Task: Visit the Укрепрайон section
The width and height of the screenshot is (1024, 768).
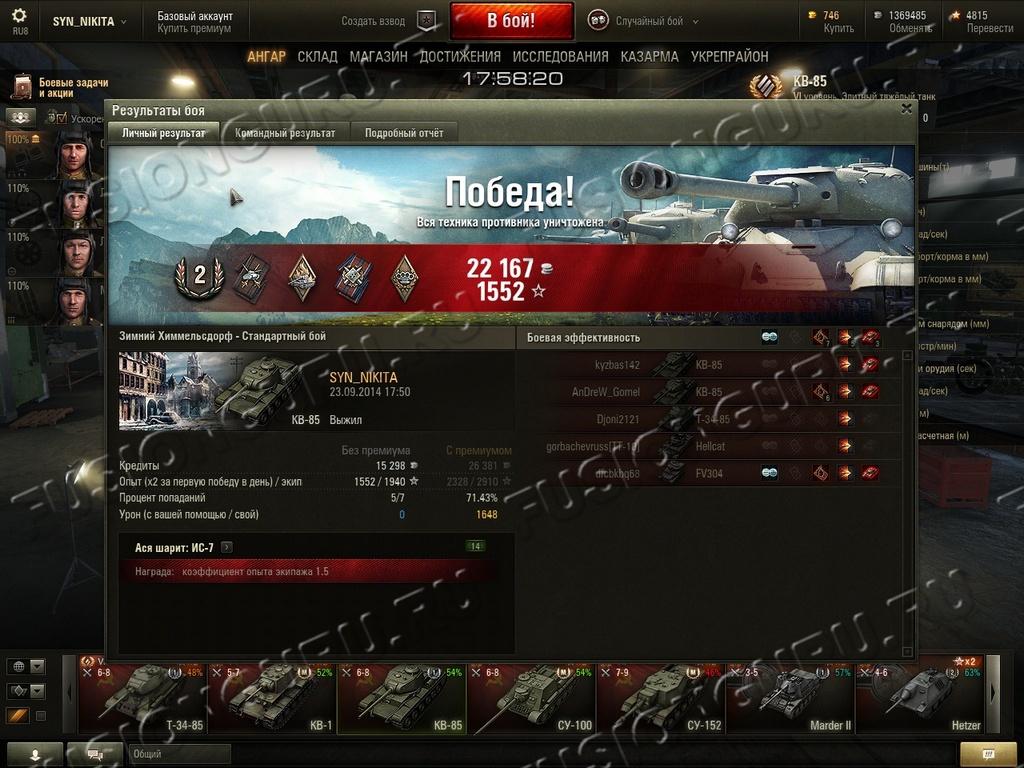Action: 729,57
